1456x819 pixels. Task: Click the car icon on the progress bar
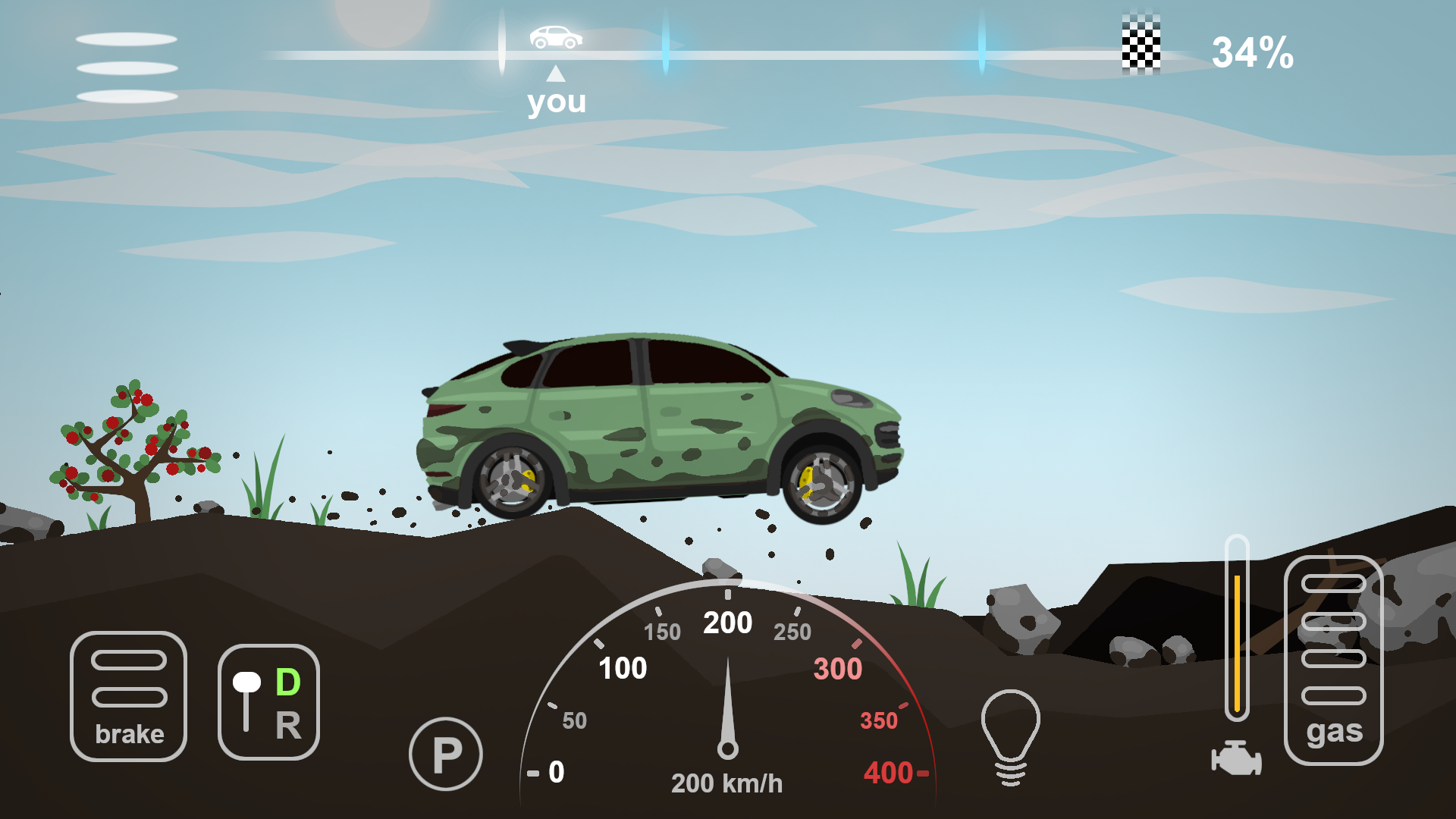point(556,36)
